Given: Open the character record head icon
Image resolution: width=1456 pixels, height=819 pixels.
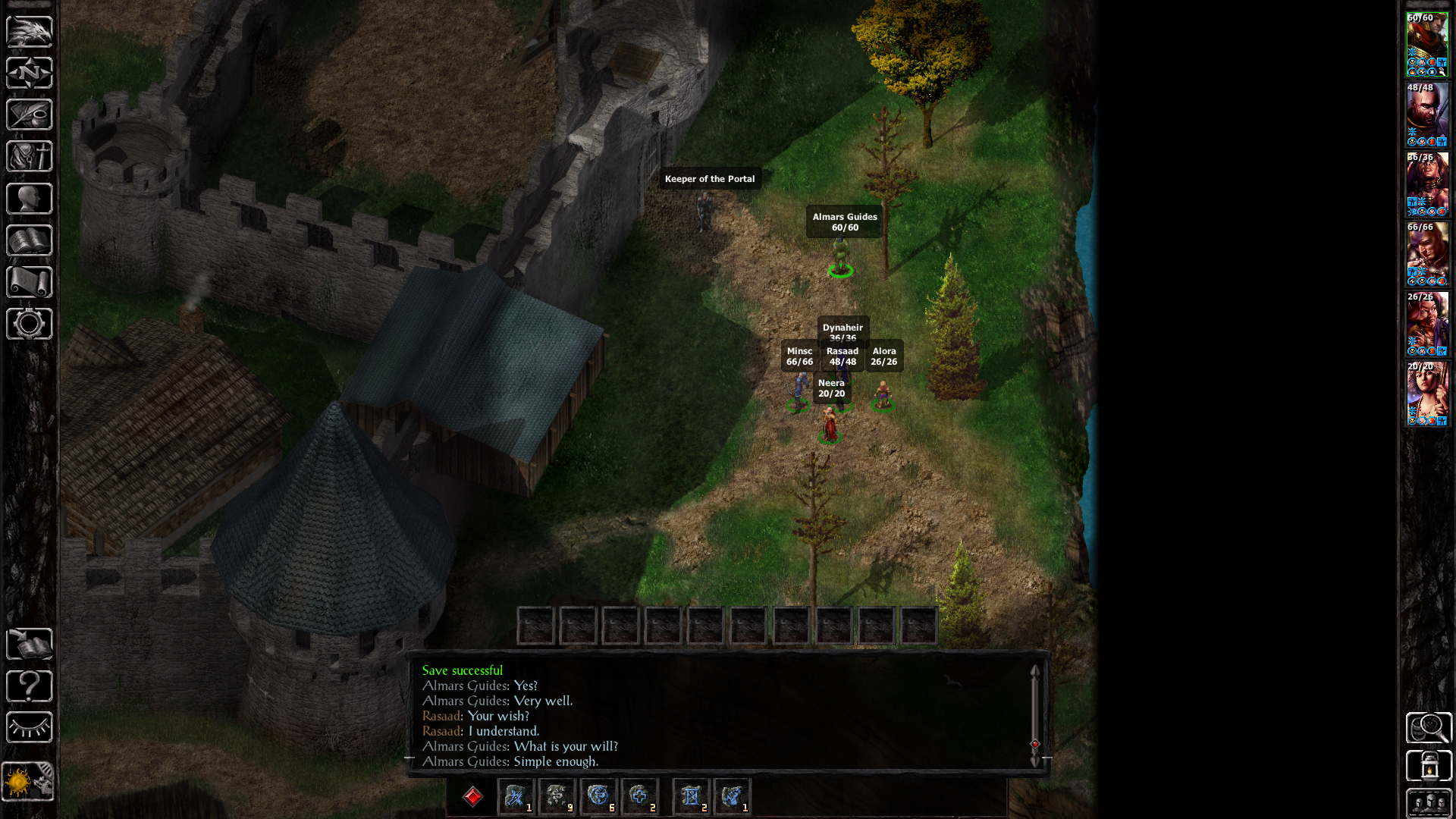Looking at the screenshot, I should coord(29,199).
